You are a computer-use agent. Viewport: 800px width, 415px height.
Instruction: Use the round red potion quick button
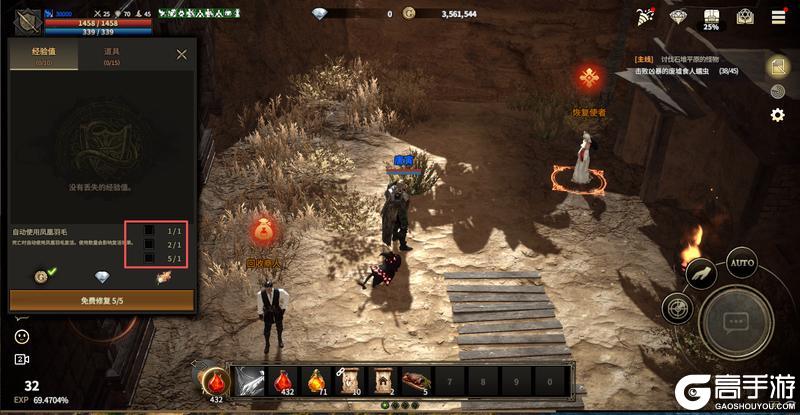(213, 381)
